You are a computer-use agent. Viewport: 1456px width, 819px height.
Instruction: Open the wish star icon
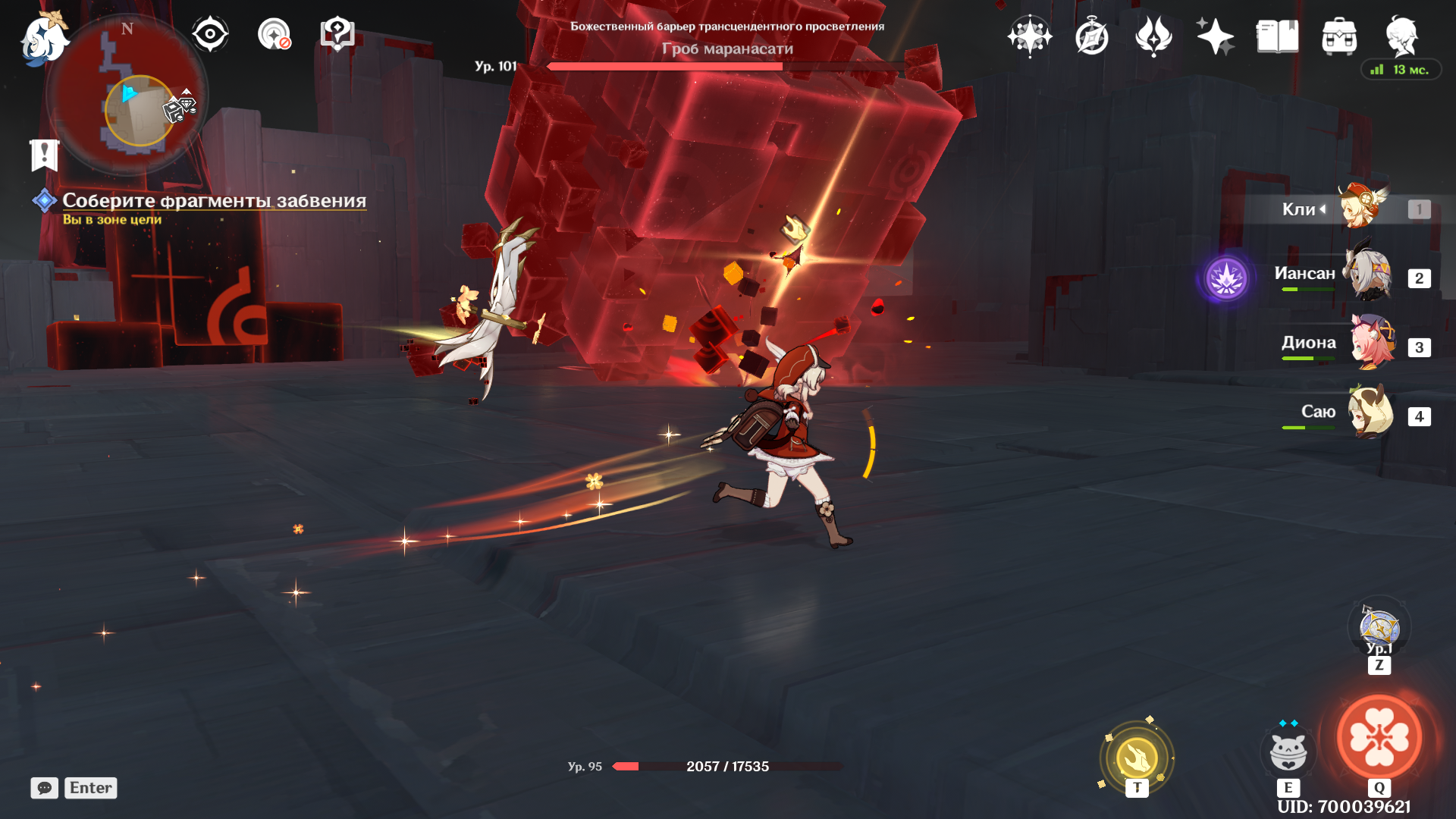1029,36
